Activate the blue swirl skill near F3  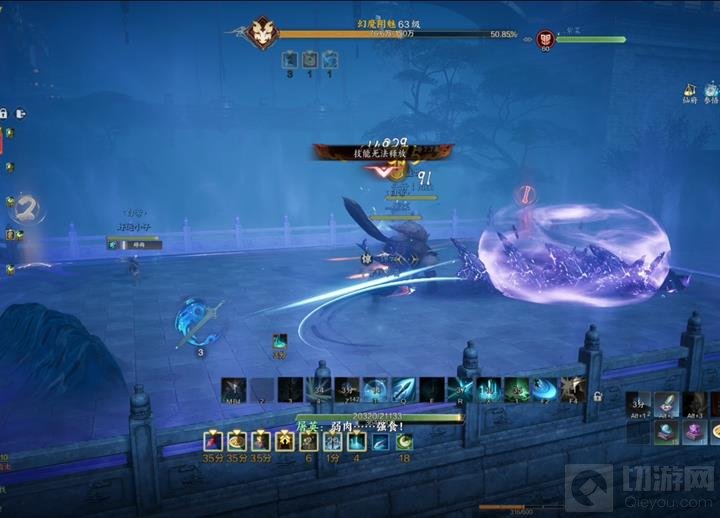pos(544,389)
